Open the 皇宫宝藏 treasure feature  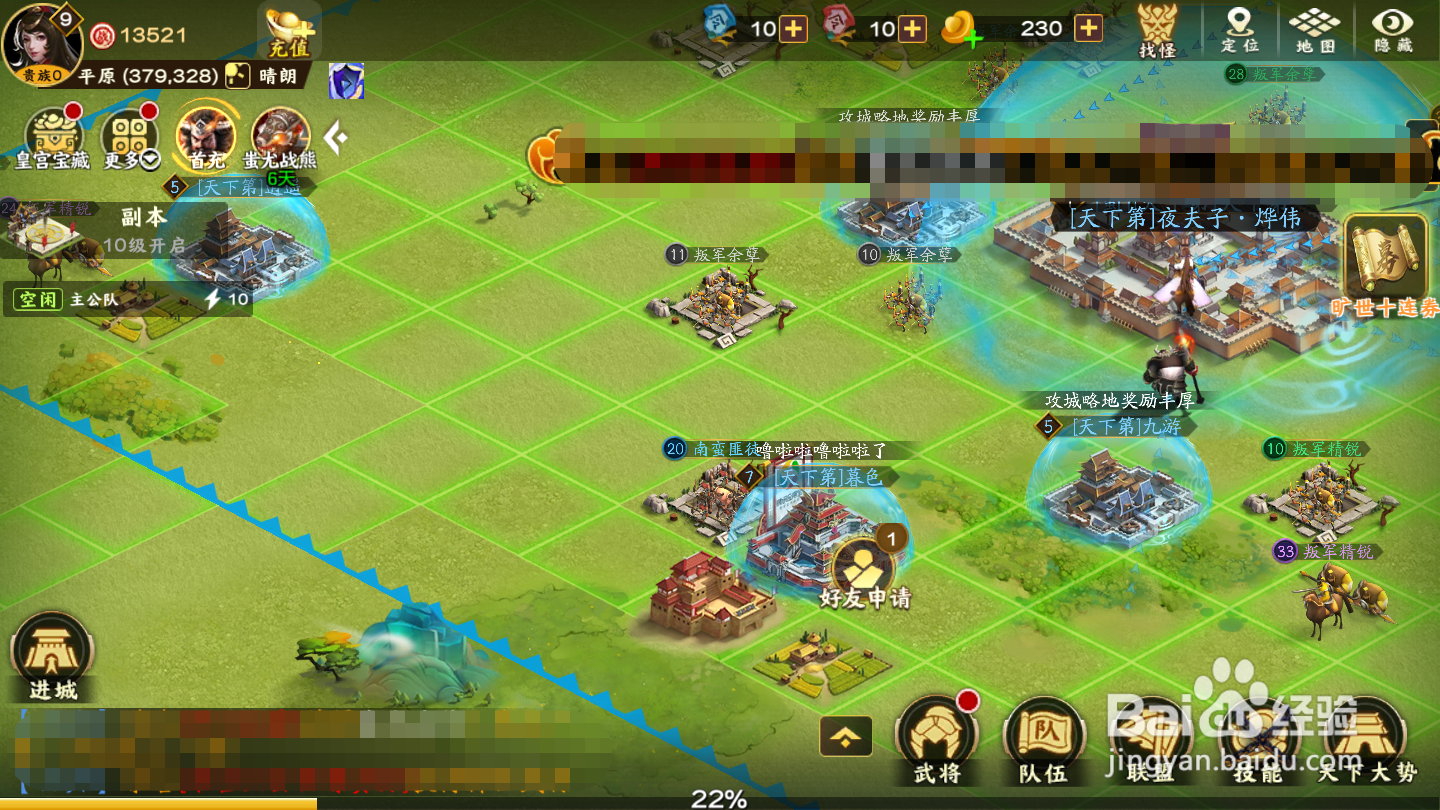coord(50,135)
